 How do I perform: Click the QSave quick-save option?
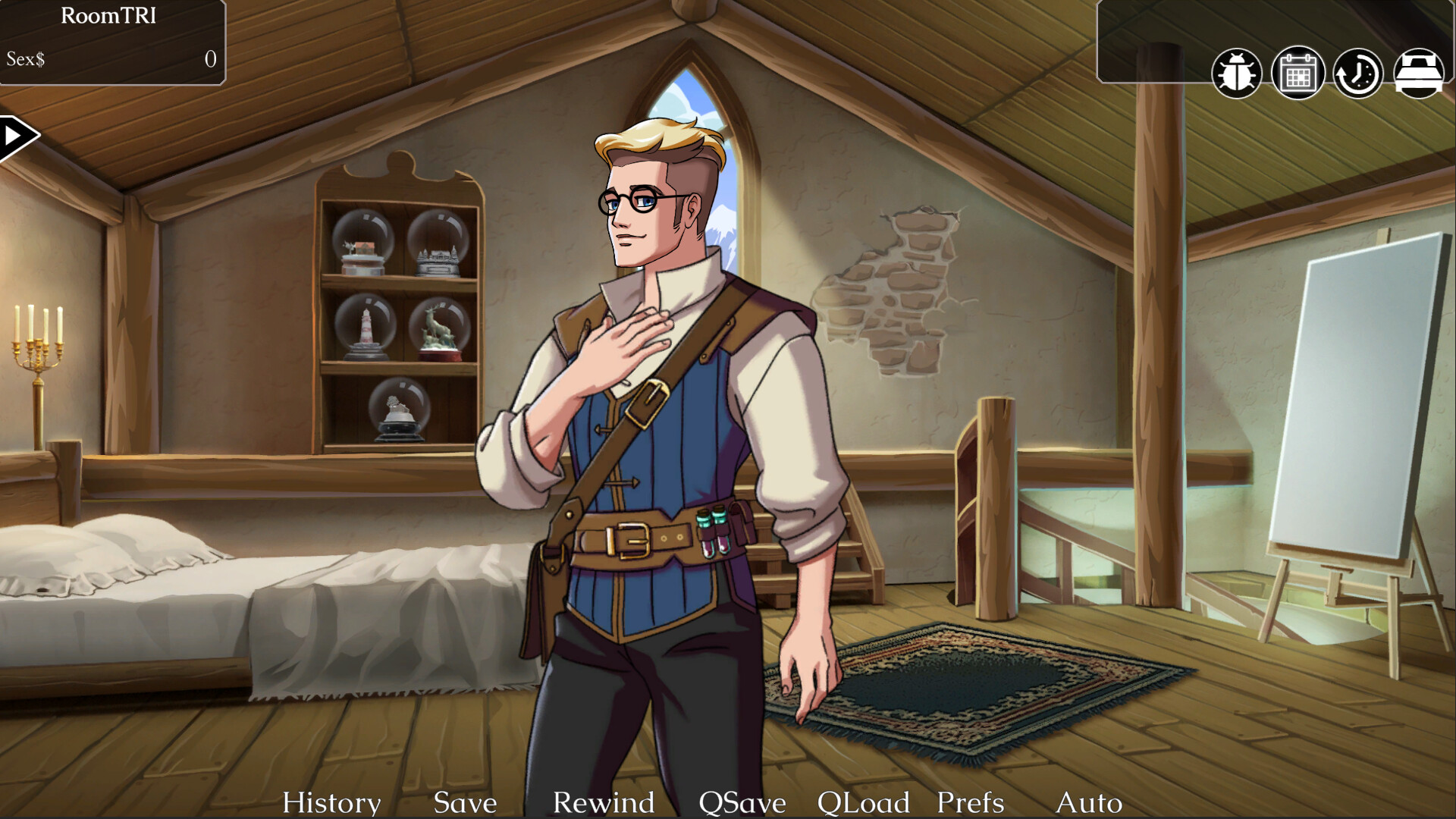[x=742, y=802]
